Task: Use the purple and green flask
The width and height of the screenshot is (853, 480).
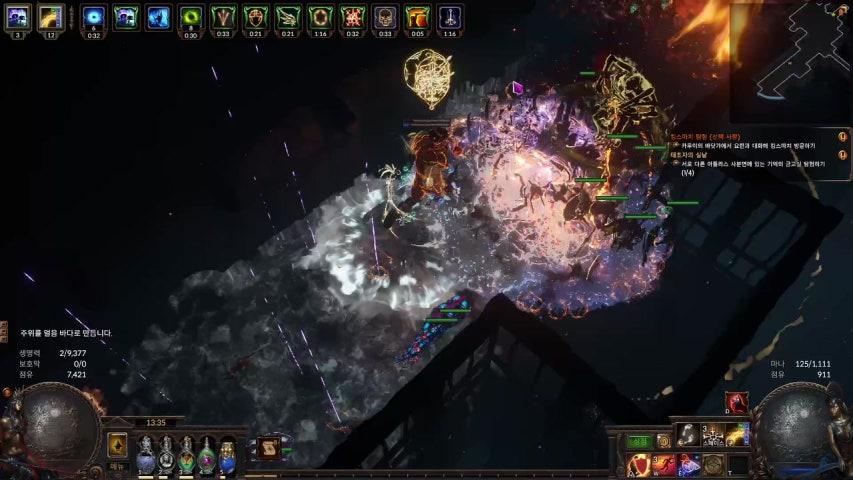Action: coord(207,457)
